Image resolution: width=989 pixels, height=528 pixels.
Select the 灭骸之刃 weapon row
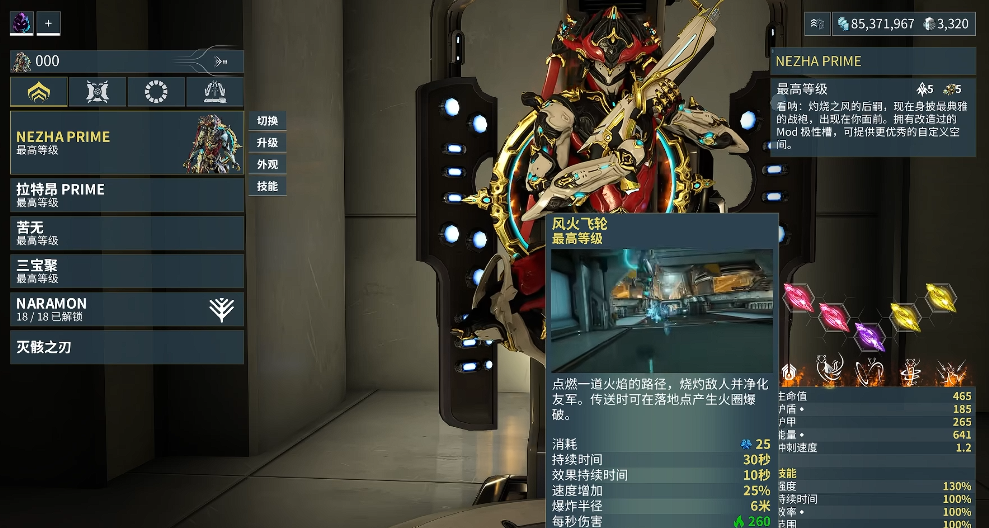[127, 347]
